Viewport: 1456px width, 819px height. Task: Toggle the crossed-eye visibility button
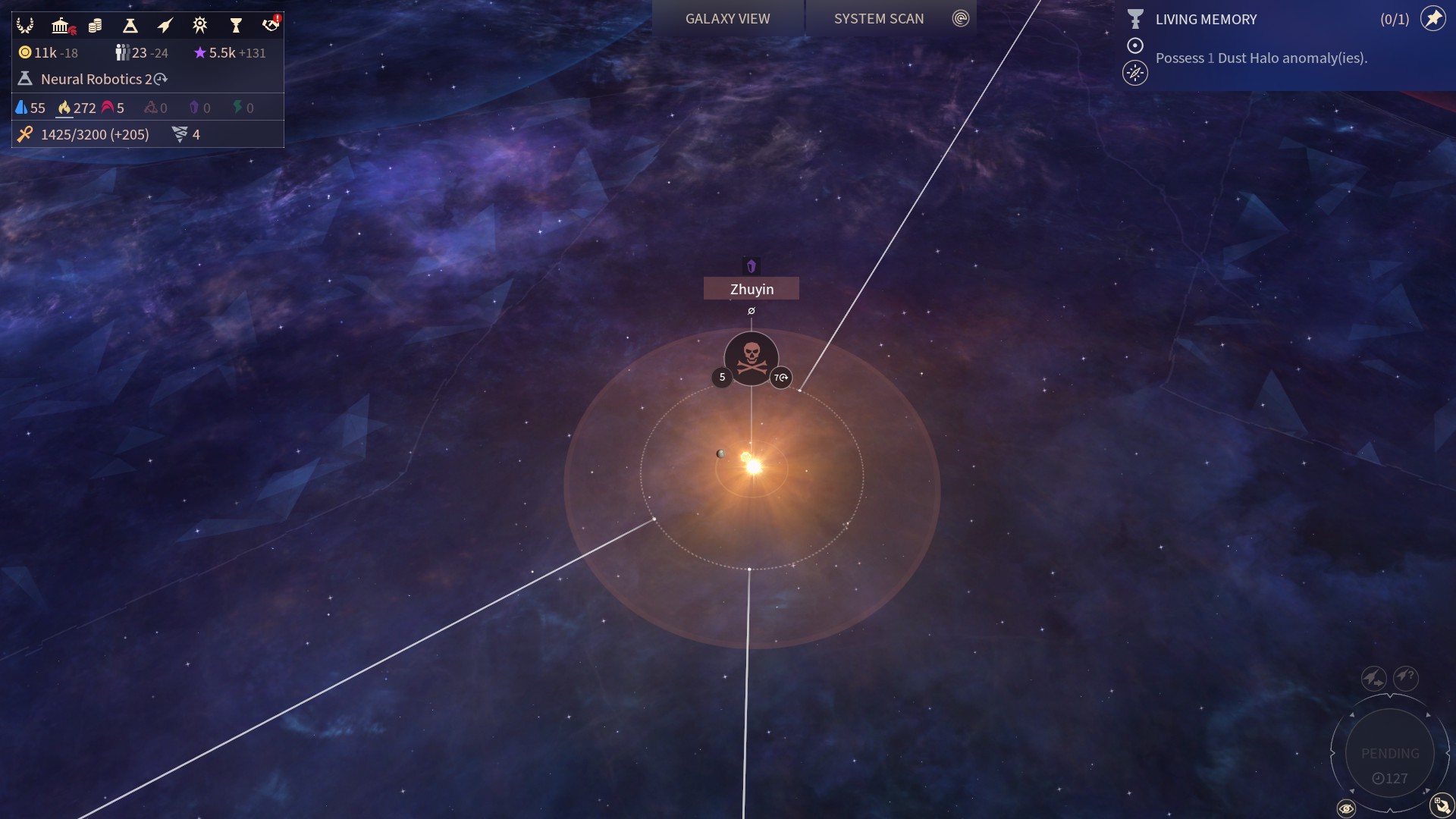coord(1346,808)
